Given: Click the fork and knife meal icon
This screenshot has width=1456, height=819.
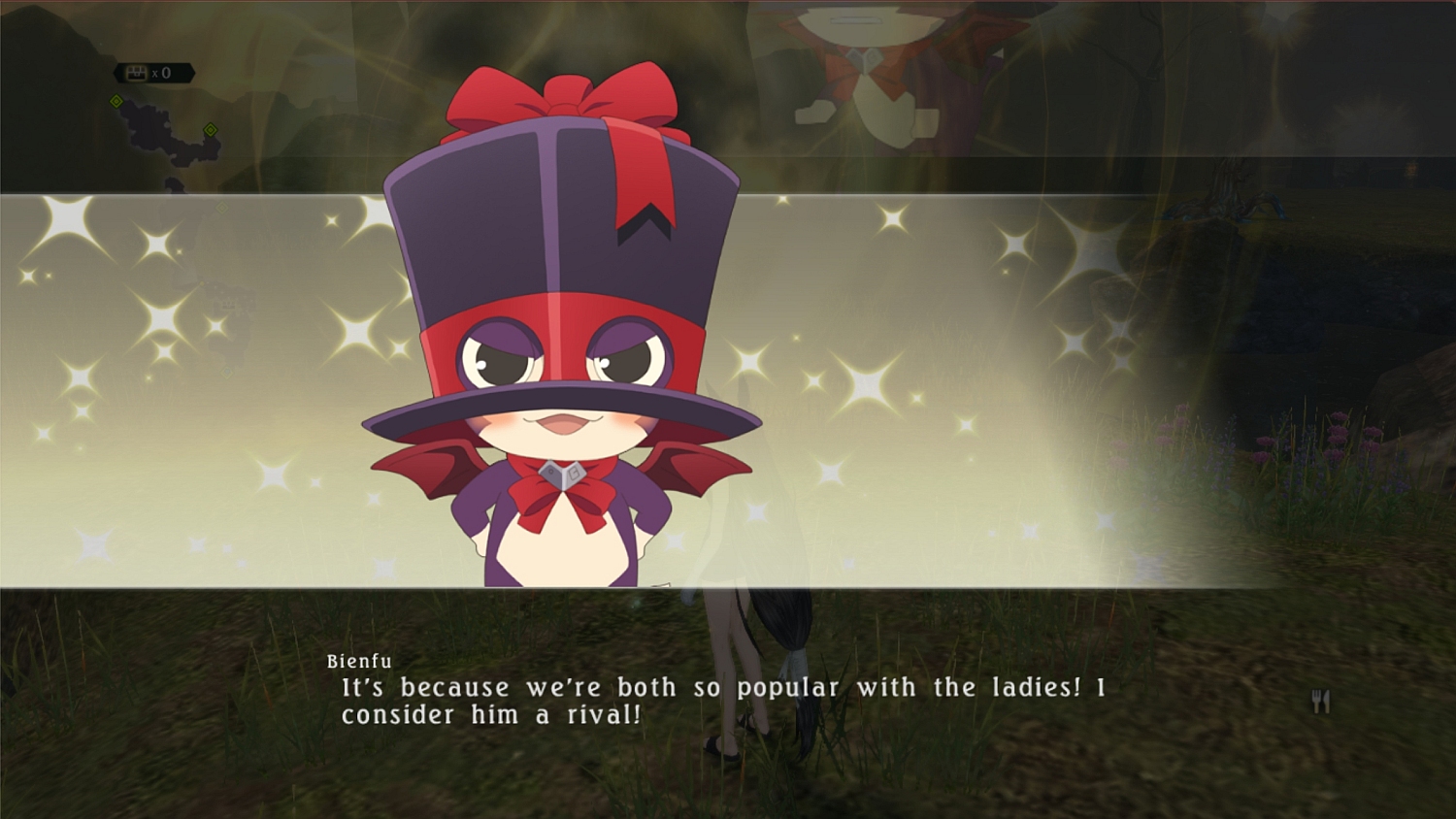Looking at the screenshot, I should 1321,701.
